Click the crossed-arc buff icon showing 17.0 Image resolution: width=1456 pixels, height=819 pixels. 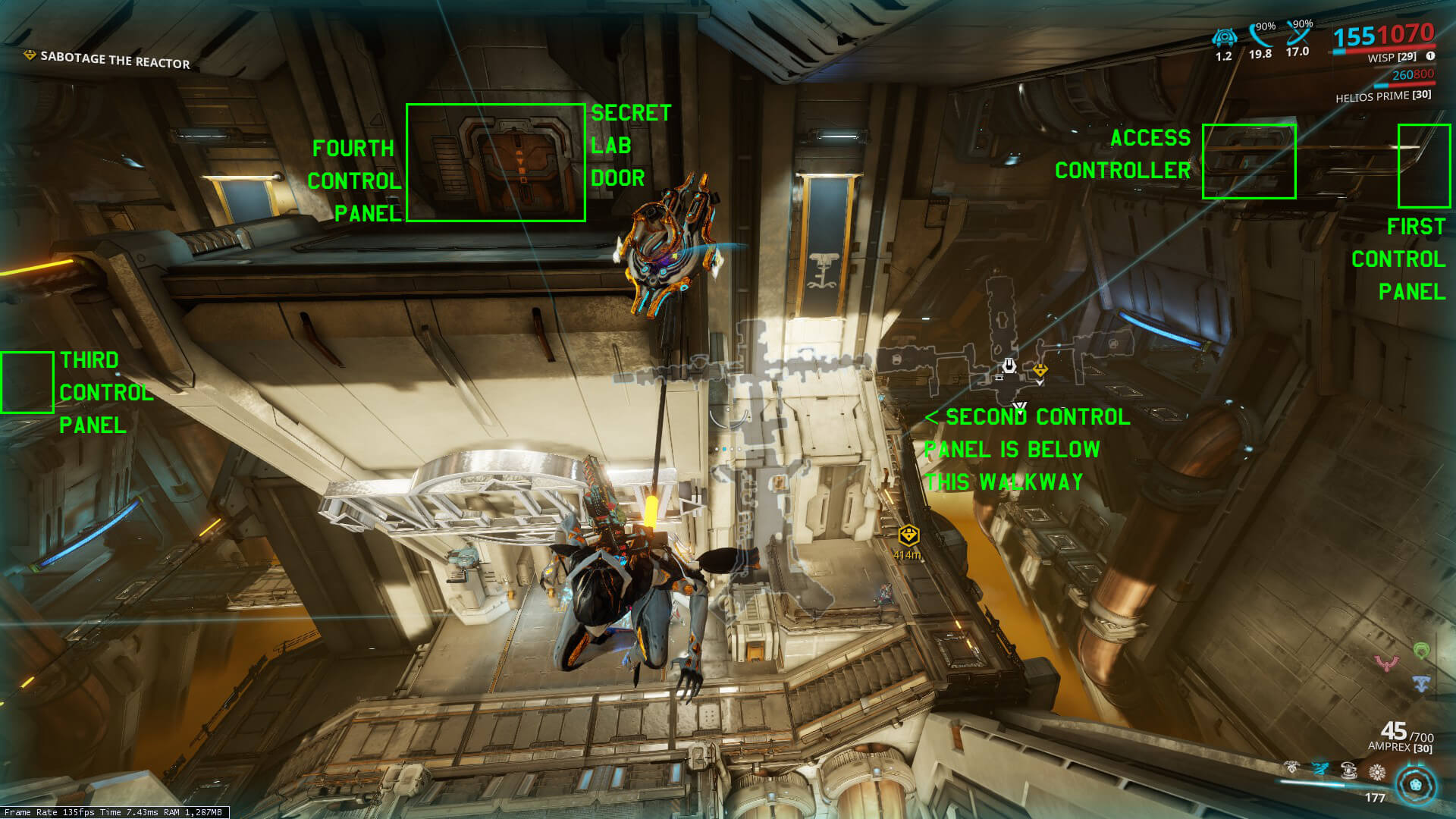tap(1299, 35)
